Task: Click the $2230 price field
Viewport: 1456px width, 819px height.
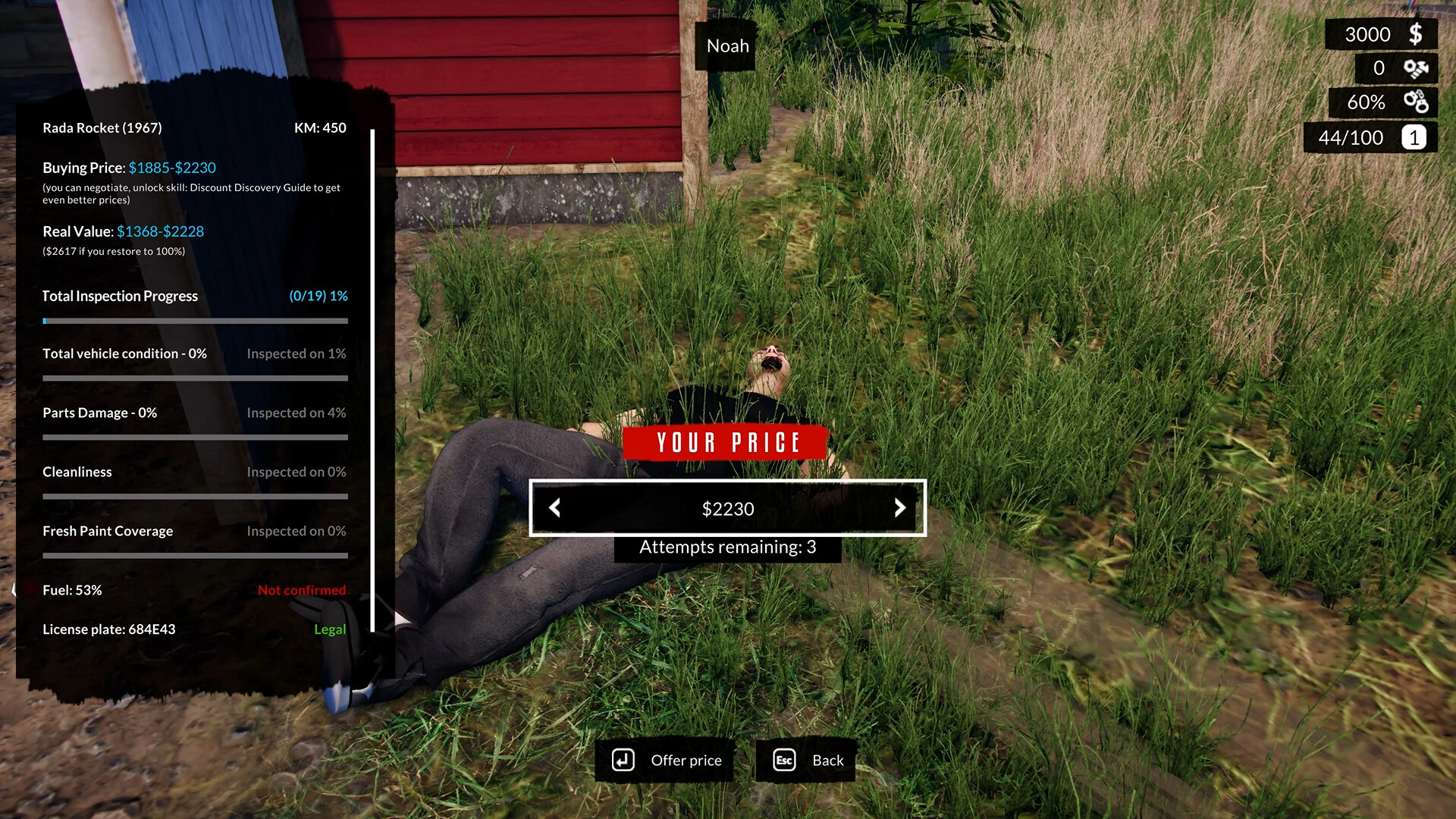Action: [x=727, y=508]
